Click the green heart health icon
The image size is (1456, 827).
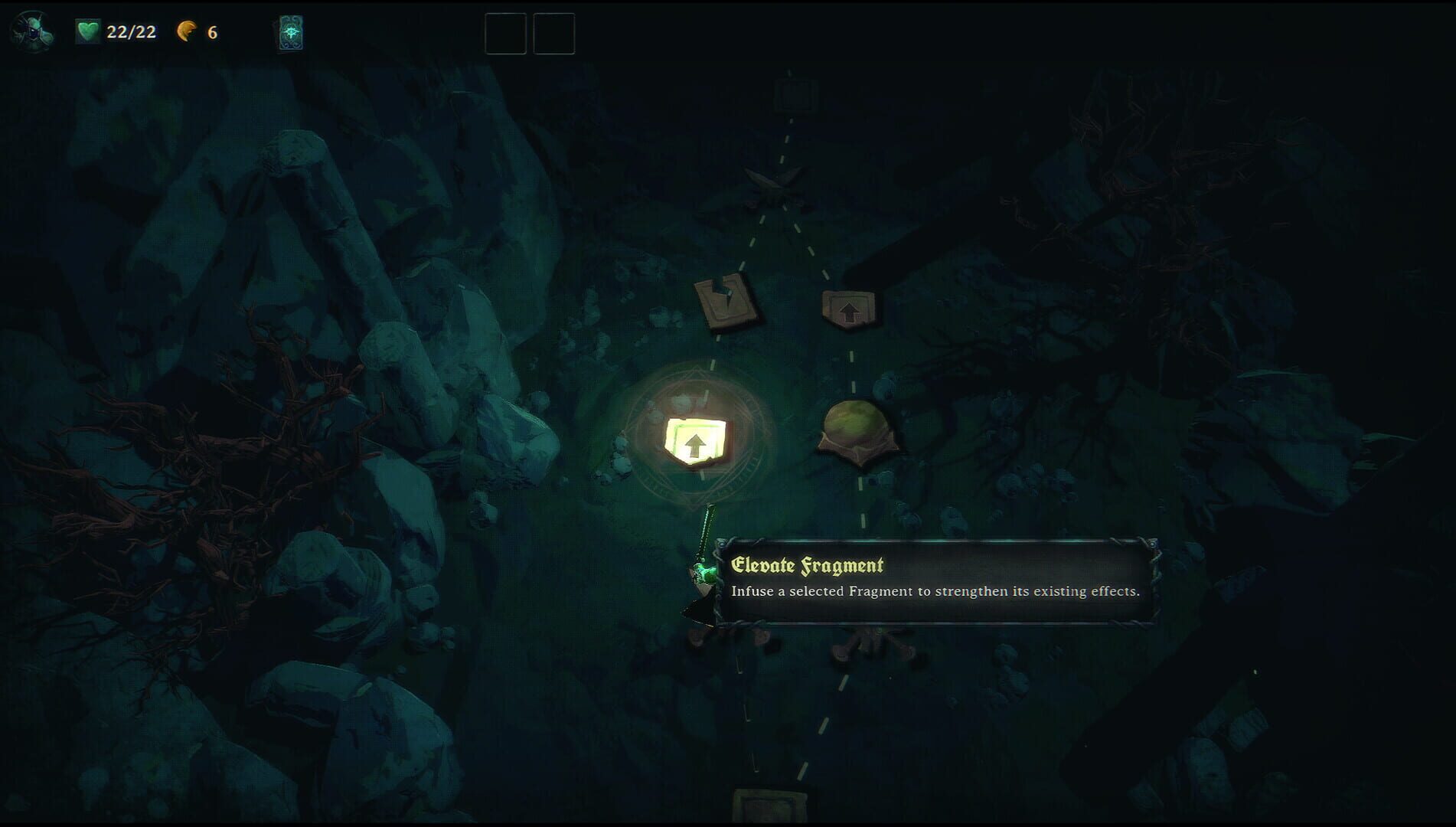click(x=87, y=31)
